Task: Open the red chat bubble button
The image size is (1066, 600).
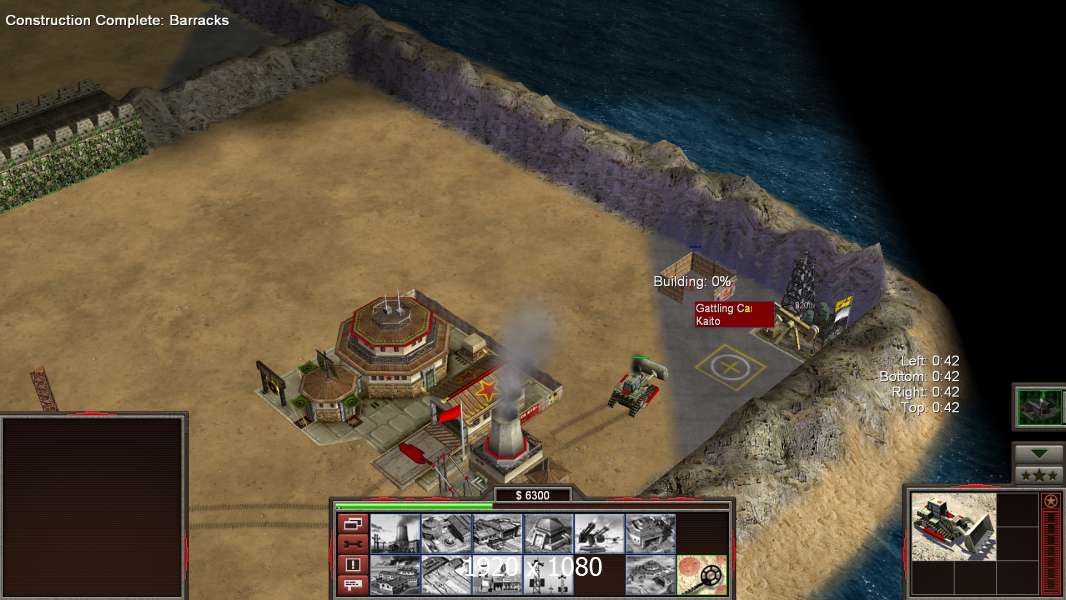Action: click(x=352, y=586)
